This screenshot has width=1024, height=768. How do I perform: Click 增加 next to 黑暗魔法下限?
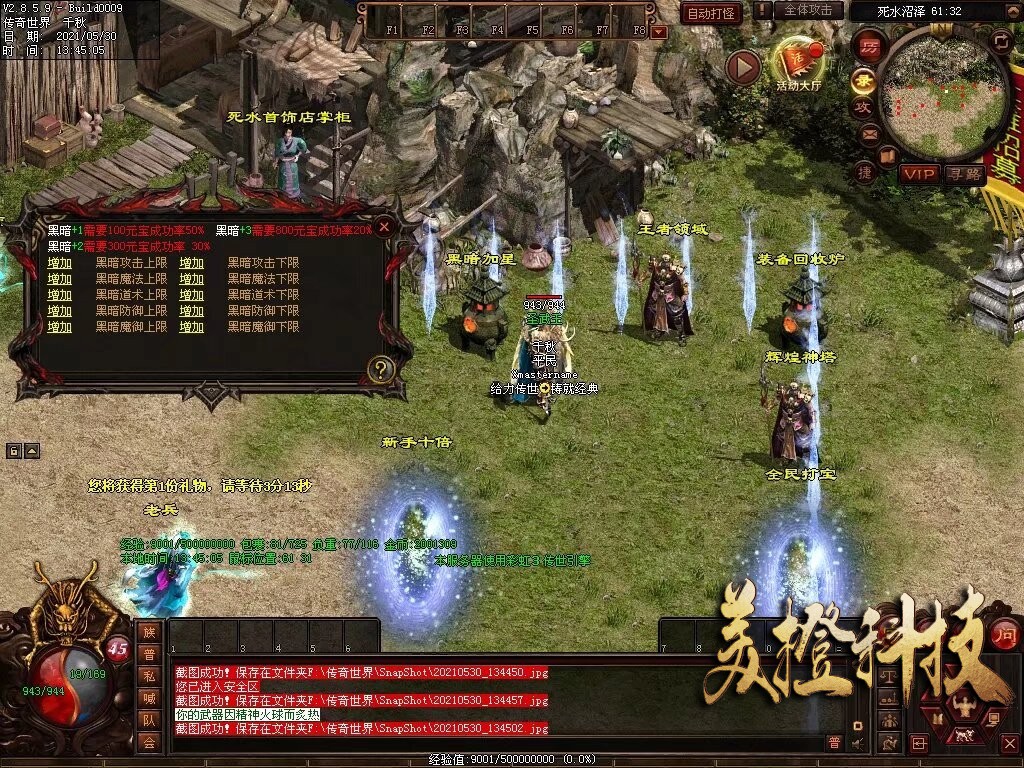pyautogui.click(x=192, y=279)
